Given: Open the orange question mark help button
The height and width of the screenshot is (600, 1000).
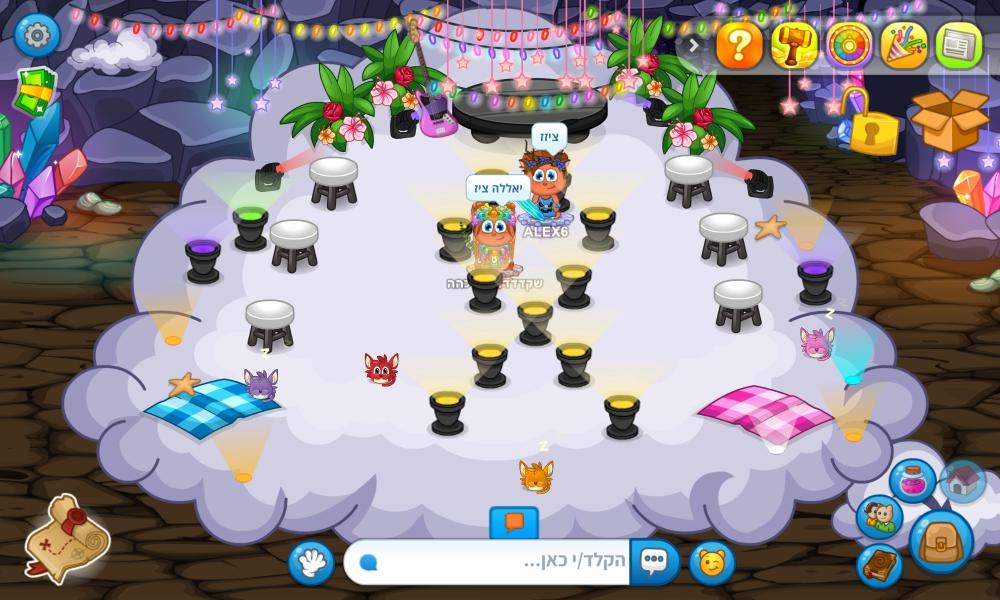Looking at the screenshot, I should pos(740,45).
